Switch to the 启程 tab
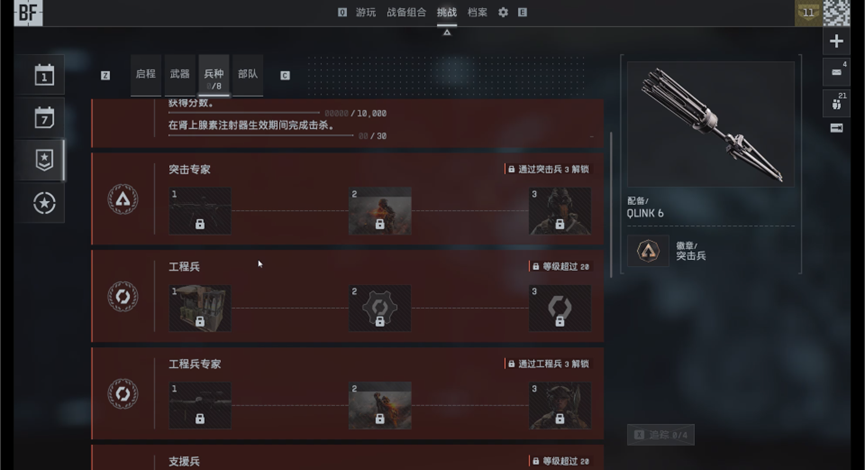This screenshot has width=865, height=470. [x=146, y=74]
